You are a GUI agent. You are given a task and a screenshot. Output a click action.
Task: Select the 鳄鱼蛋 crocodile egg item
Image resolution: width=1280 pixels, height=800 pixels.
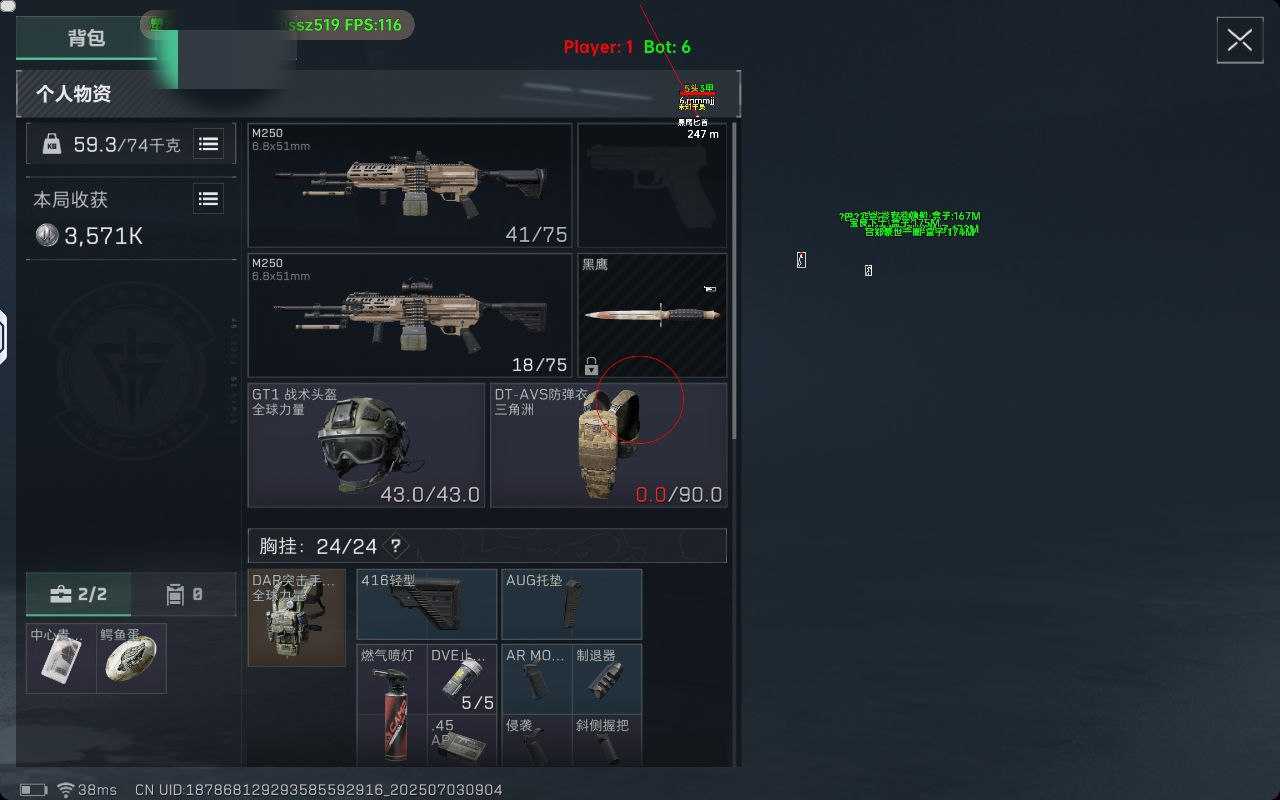pyautogui.click(x=131, y=659)
